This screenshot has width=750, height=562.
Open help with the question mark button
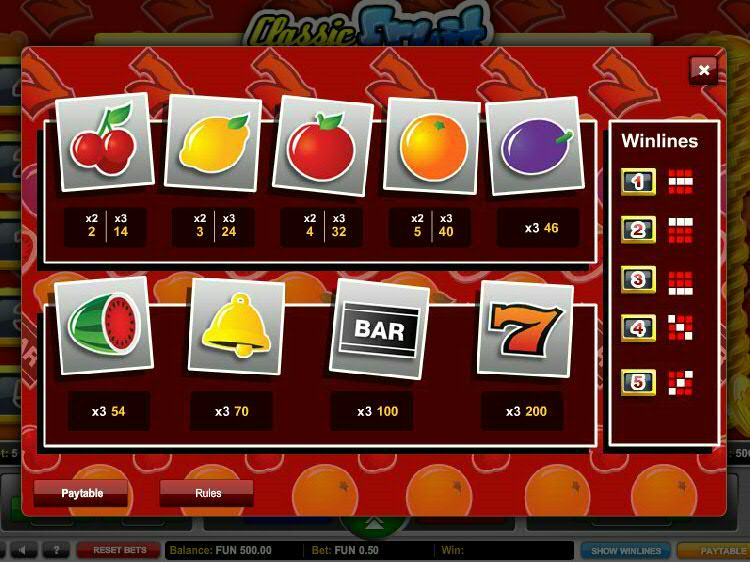56,551
